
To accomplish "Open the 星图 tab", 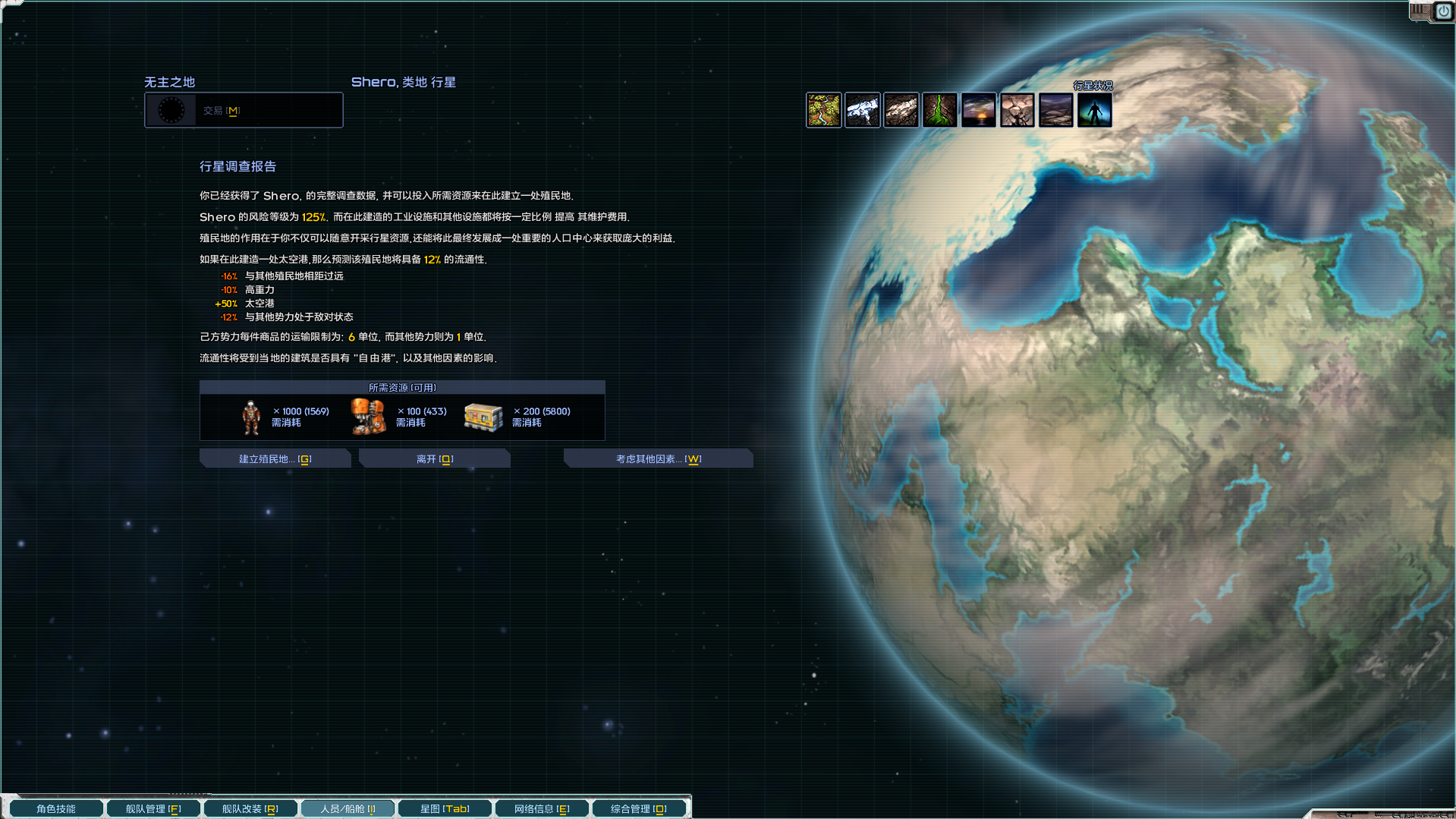I will pos(445,808).
